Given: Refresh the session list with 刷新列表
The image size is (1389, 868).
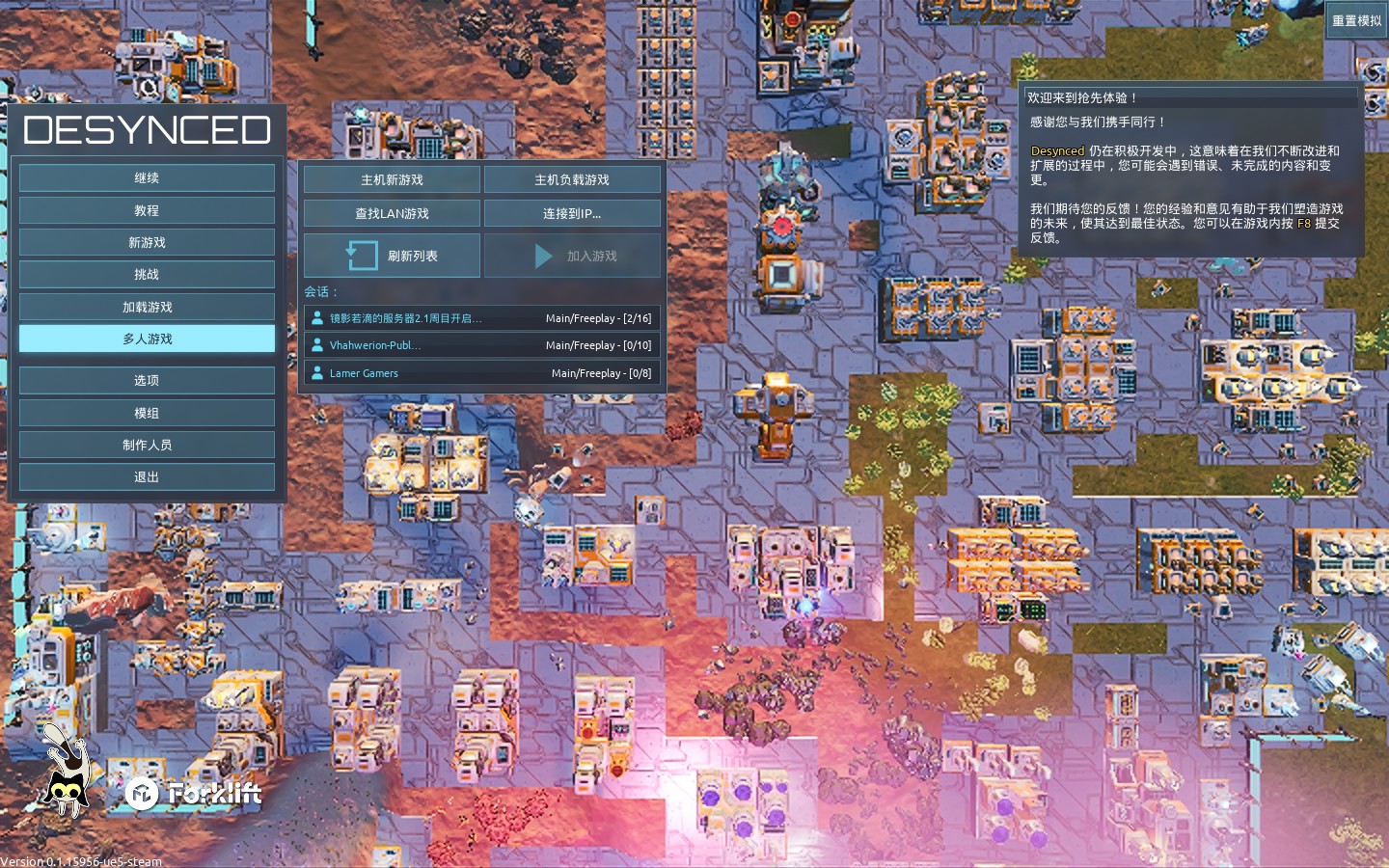Looking at the screenshot, I should pos(392,256).
